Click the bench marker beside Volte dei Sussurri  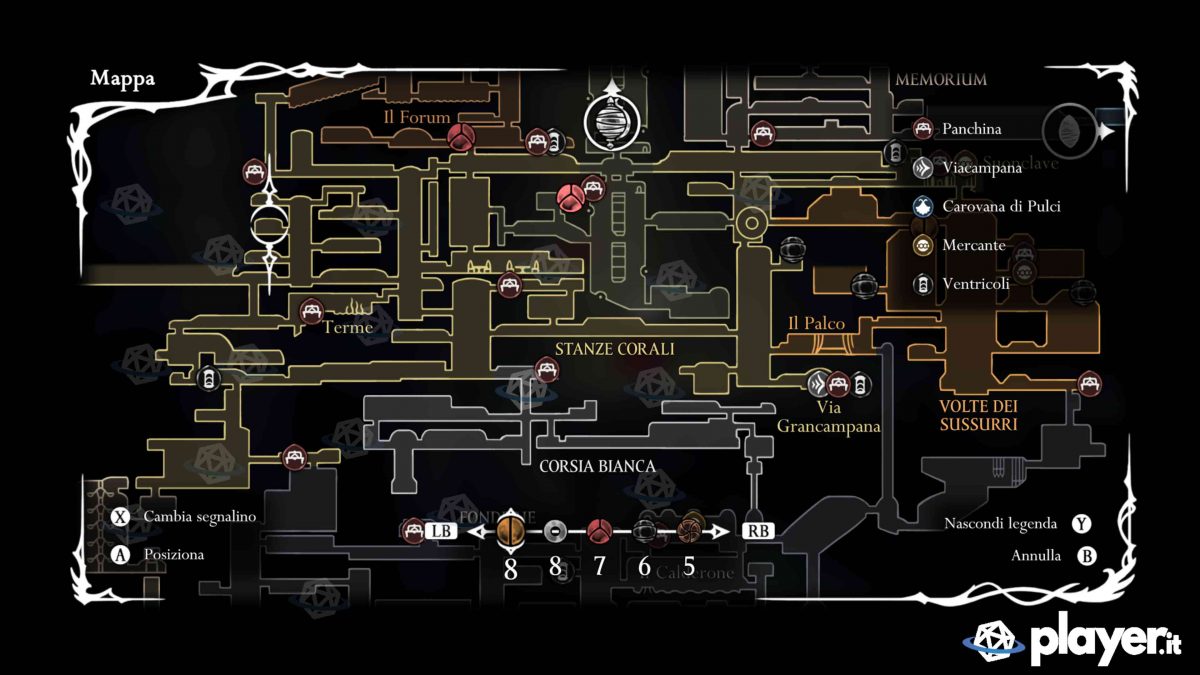pyautogui.click(x=1089, y=383)
